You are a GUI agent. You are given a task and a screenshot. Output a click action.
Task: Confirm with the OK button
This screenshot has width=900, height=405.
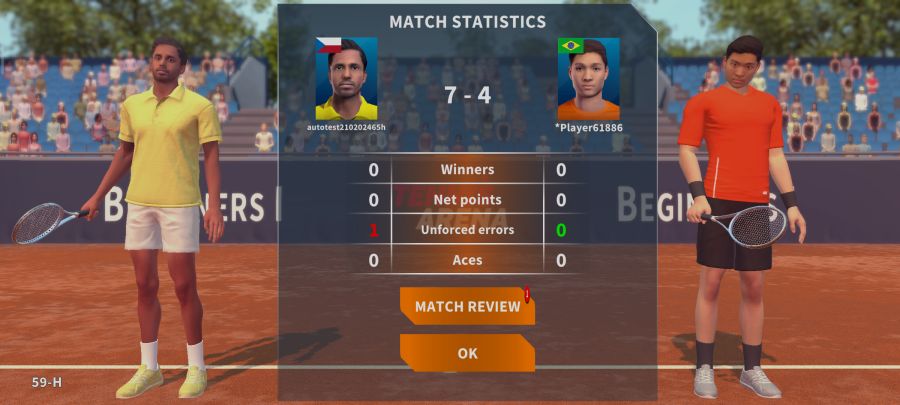(x=467, y=353)
